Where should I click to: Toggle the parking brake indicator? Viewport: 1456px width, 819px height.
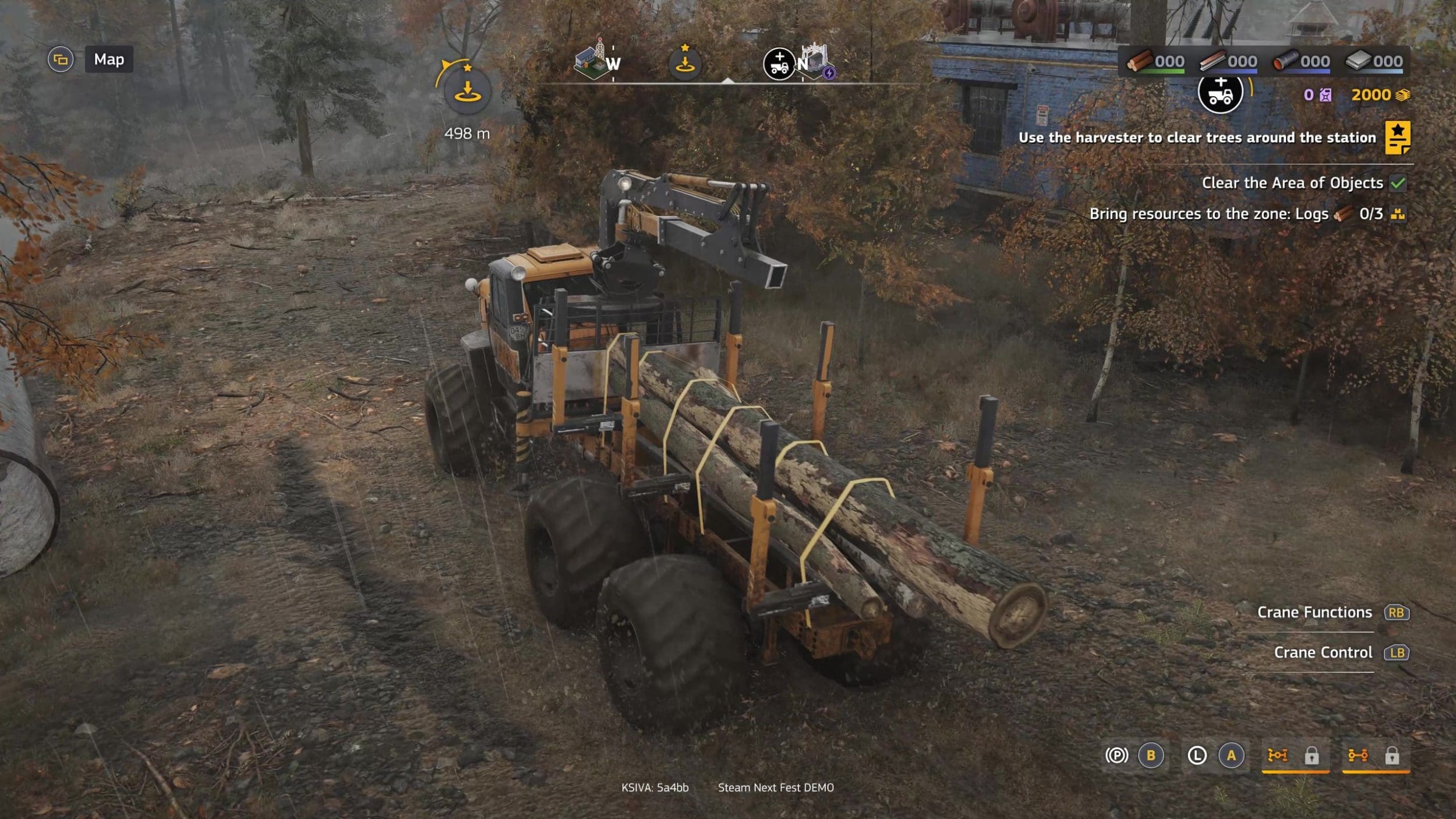pyautogui.click(x=1116, y=756)
